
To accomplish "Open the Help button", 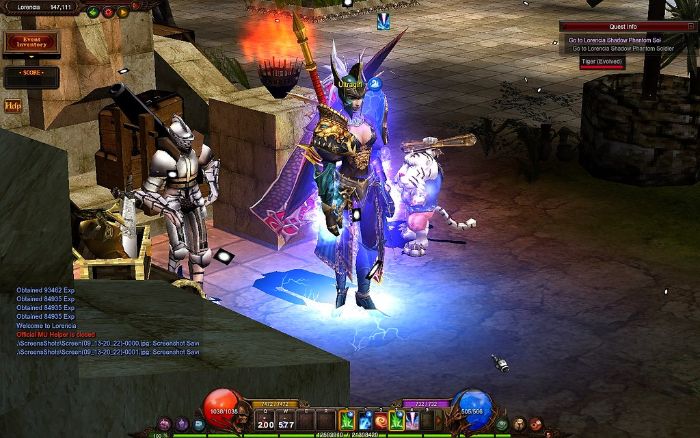I will pos(13,105).
